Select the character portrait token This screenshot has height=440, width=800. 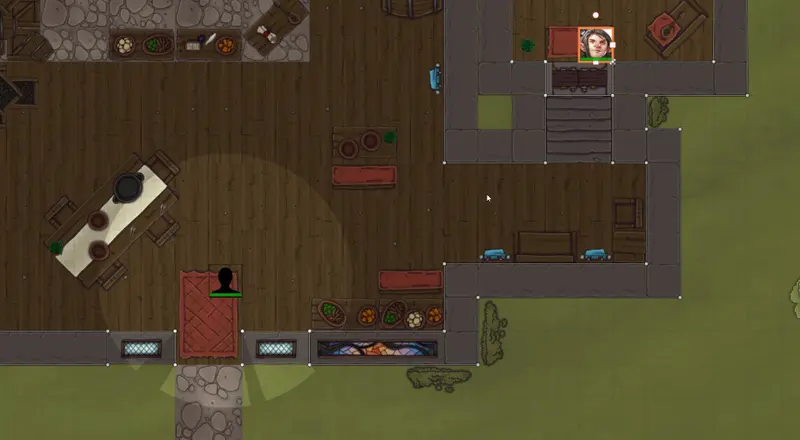596,44
